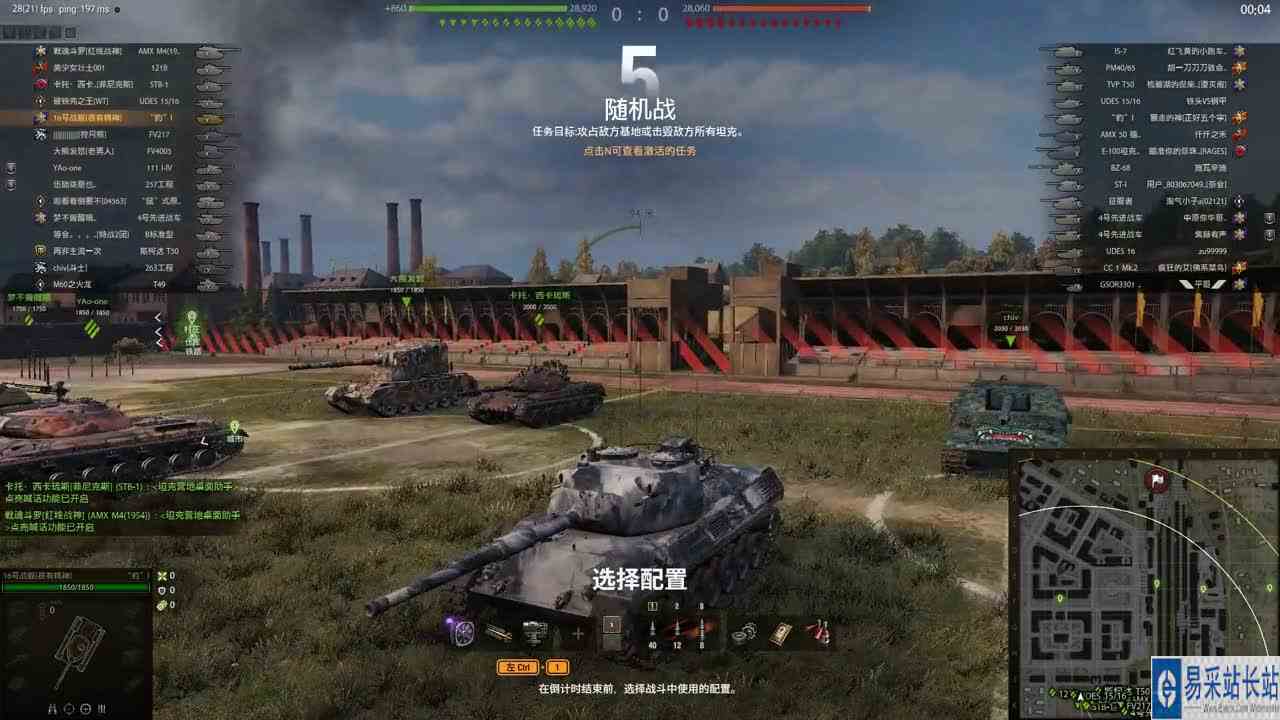Toggle the crosshair indicator under the damage panel

coord(86,708)
